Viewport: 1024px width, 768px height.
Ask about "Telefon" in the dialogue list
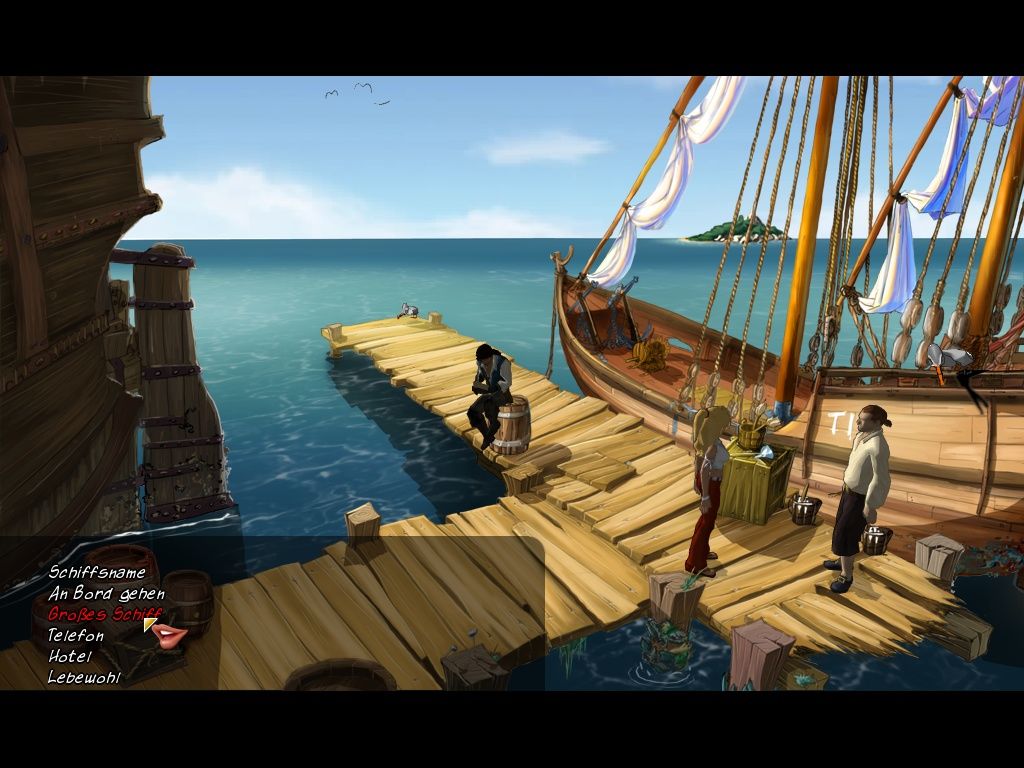[76, 635]
